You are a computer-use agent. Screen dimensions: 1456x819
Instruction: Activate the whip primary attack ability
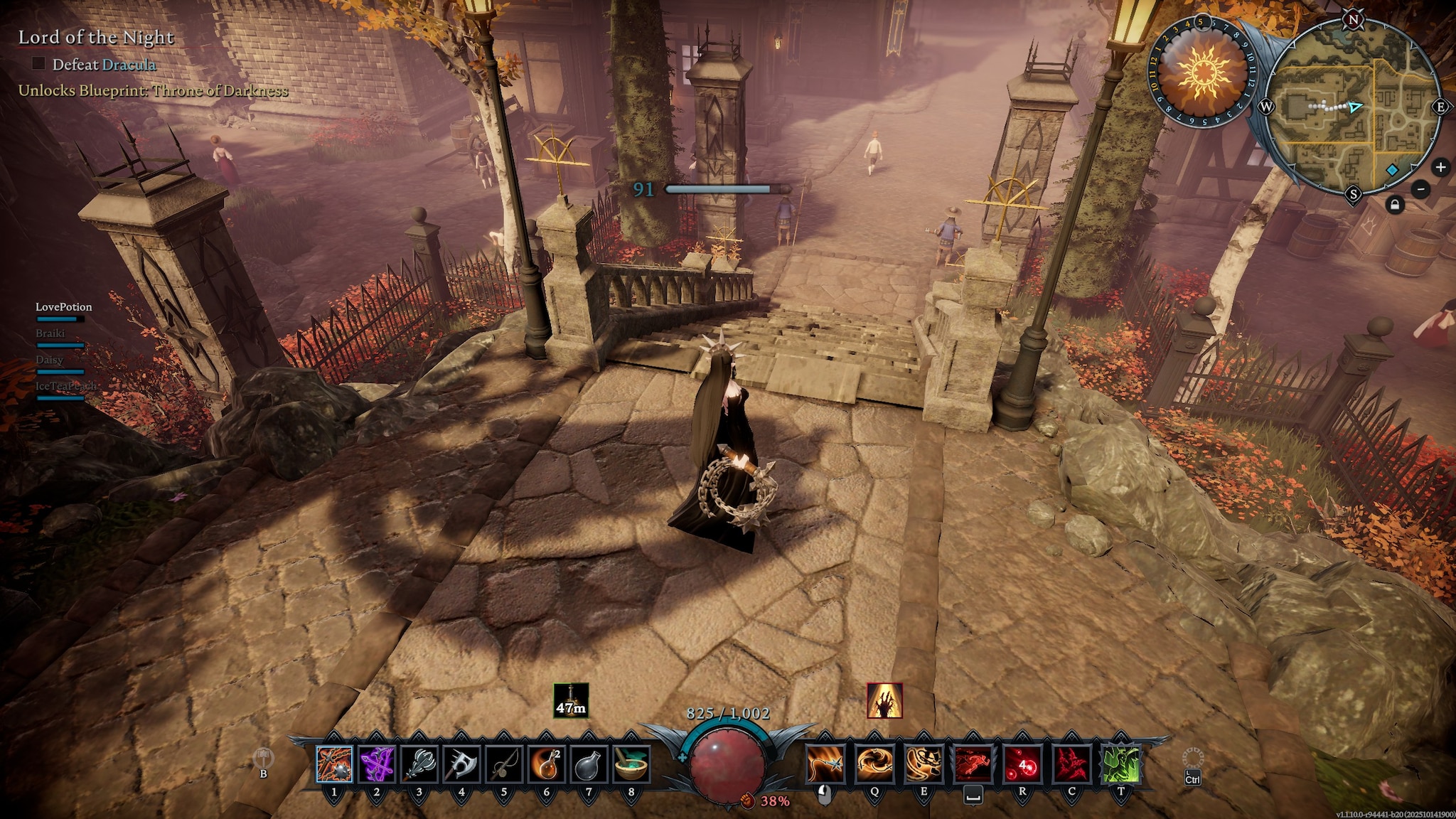tap(825, 764)
